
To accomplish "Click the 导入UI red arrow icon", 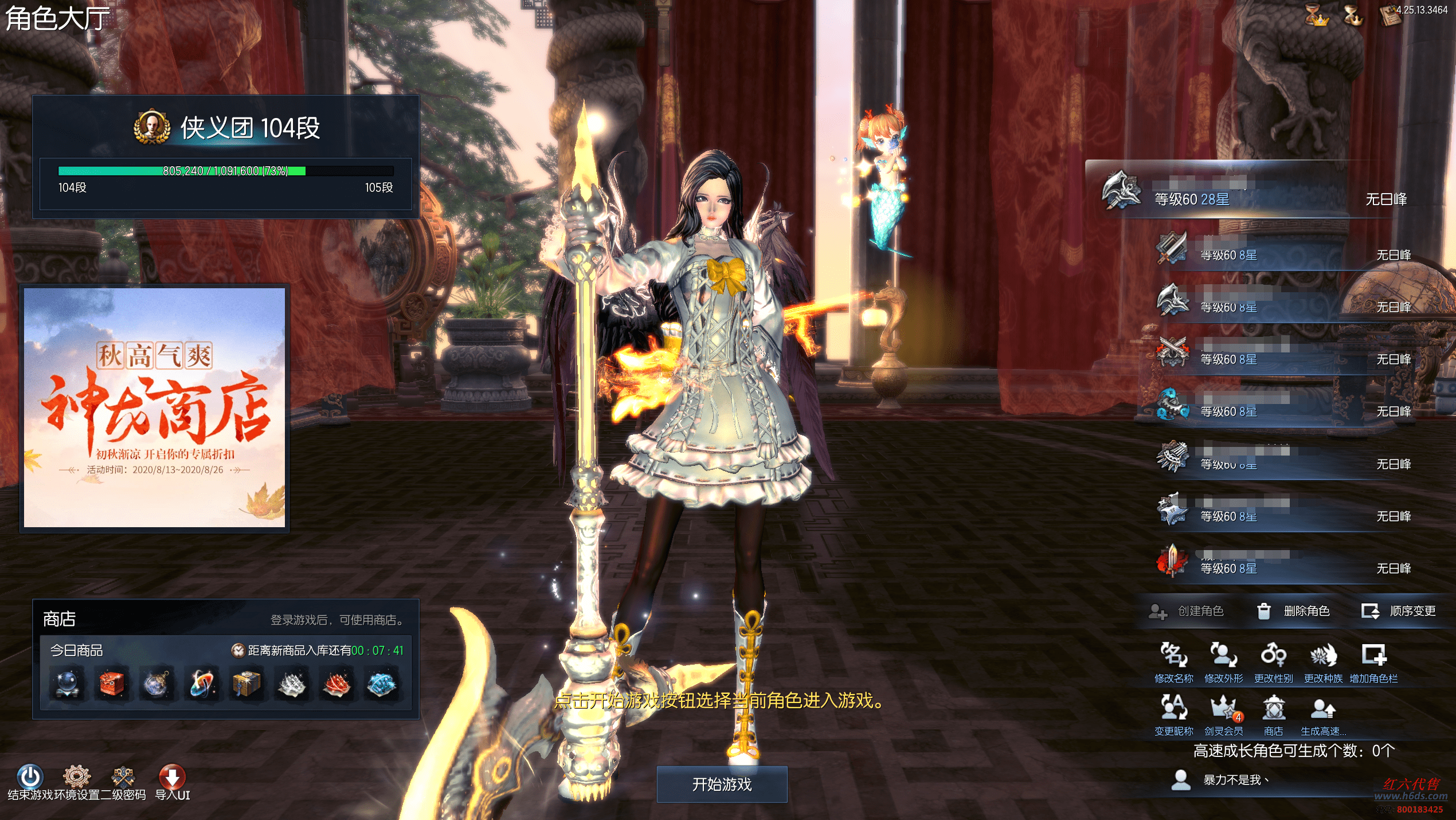I will 172,777.
